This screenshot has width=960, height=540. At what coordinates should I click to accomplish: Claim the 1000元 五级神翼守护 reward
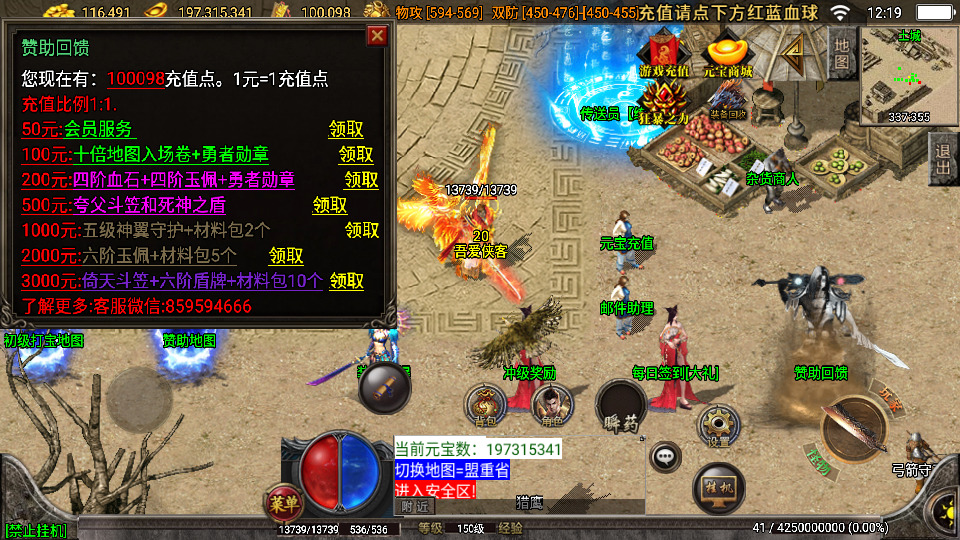pyautogui.click(x=362, y=230)
